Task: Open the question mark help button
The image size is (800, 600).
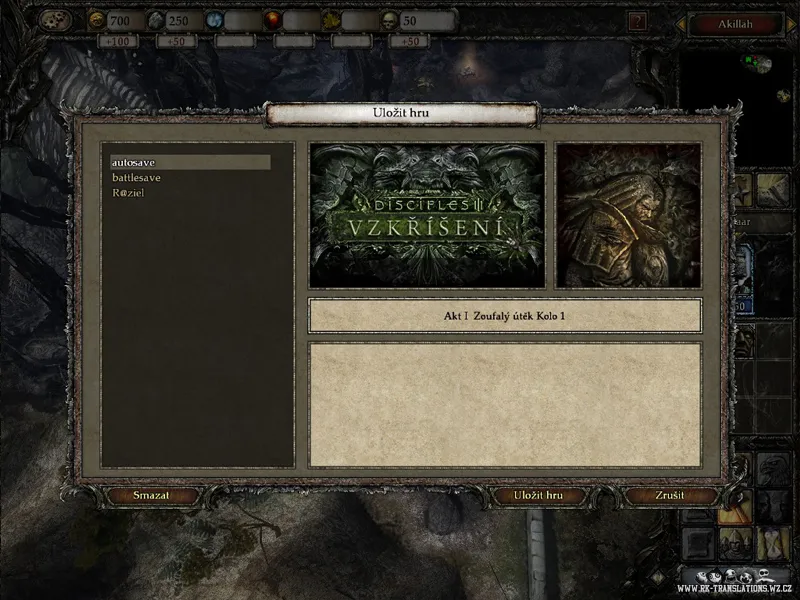Action: pos(639,19)
